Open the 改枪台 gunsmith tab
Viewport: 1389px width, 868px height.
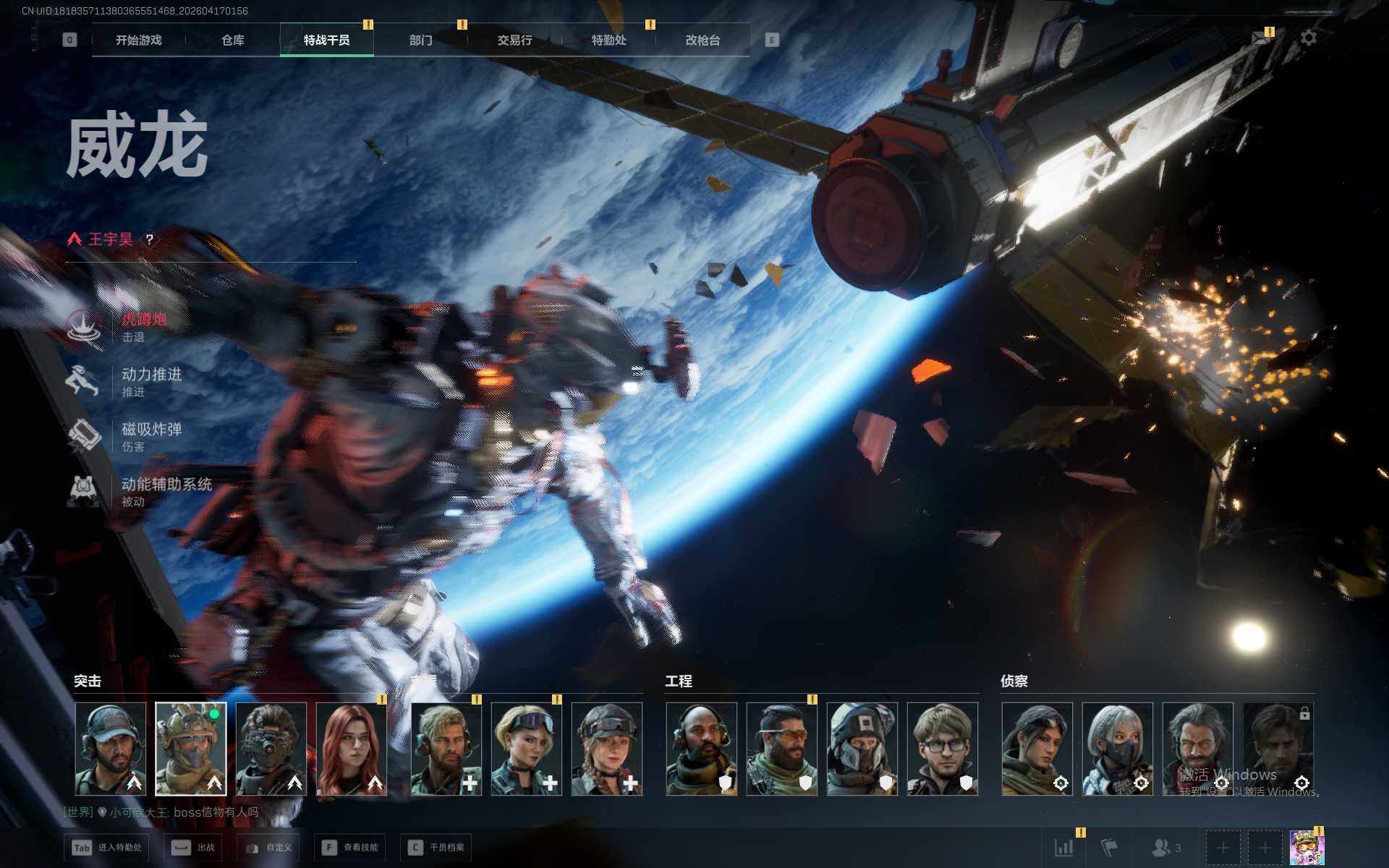702,41
